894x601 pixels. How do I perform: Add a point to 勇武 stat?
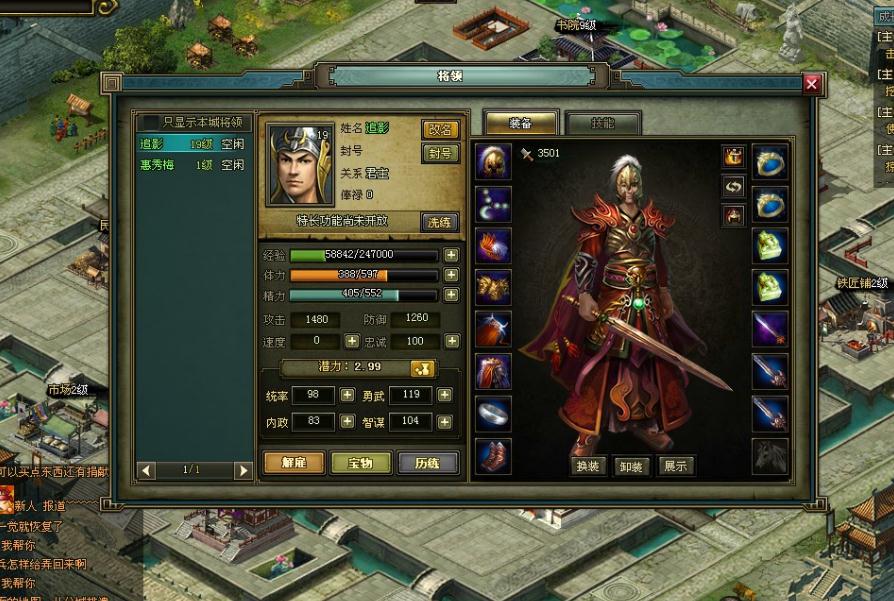coord(444,395)
